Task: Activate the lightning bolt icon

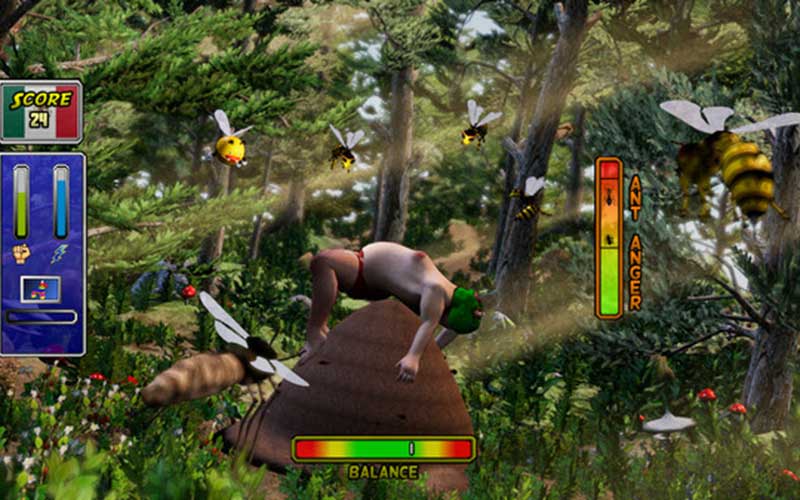Action: (x=60, y=254)
